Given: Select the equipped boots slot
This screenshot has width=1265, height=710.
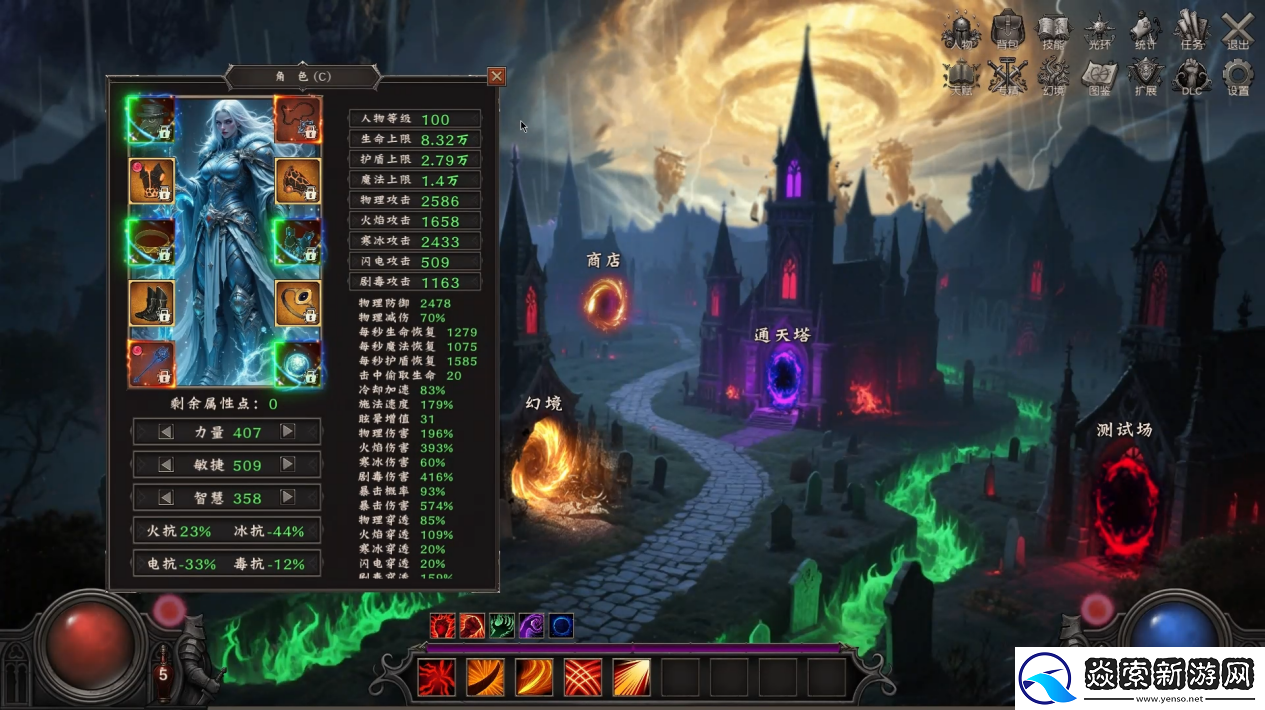Looking at the screenshot, I should 152,303.
